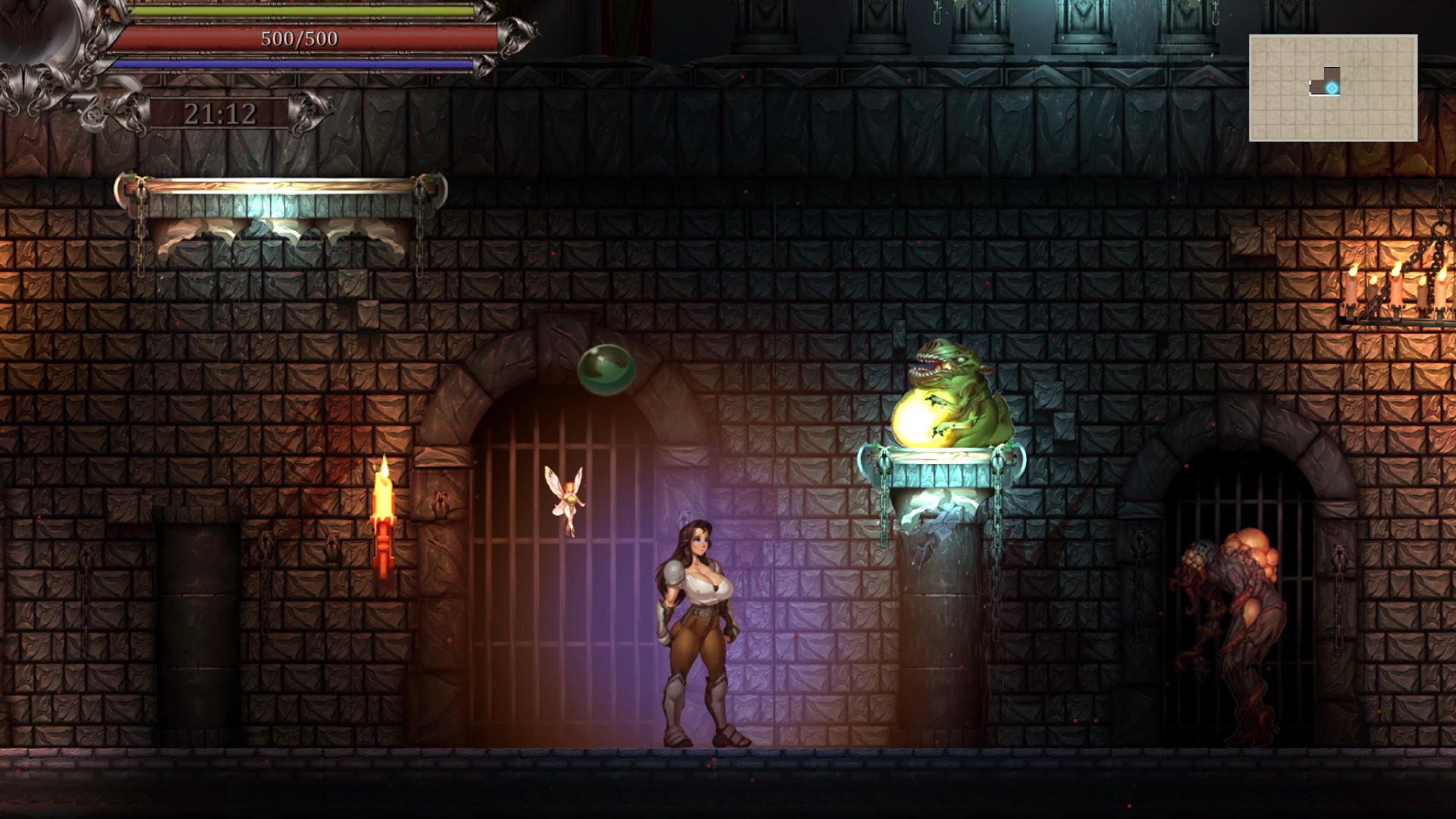1456x819 pixels.
Task: Click the green stamina bar above the health bar
Action: click(x=300, y=12)
